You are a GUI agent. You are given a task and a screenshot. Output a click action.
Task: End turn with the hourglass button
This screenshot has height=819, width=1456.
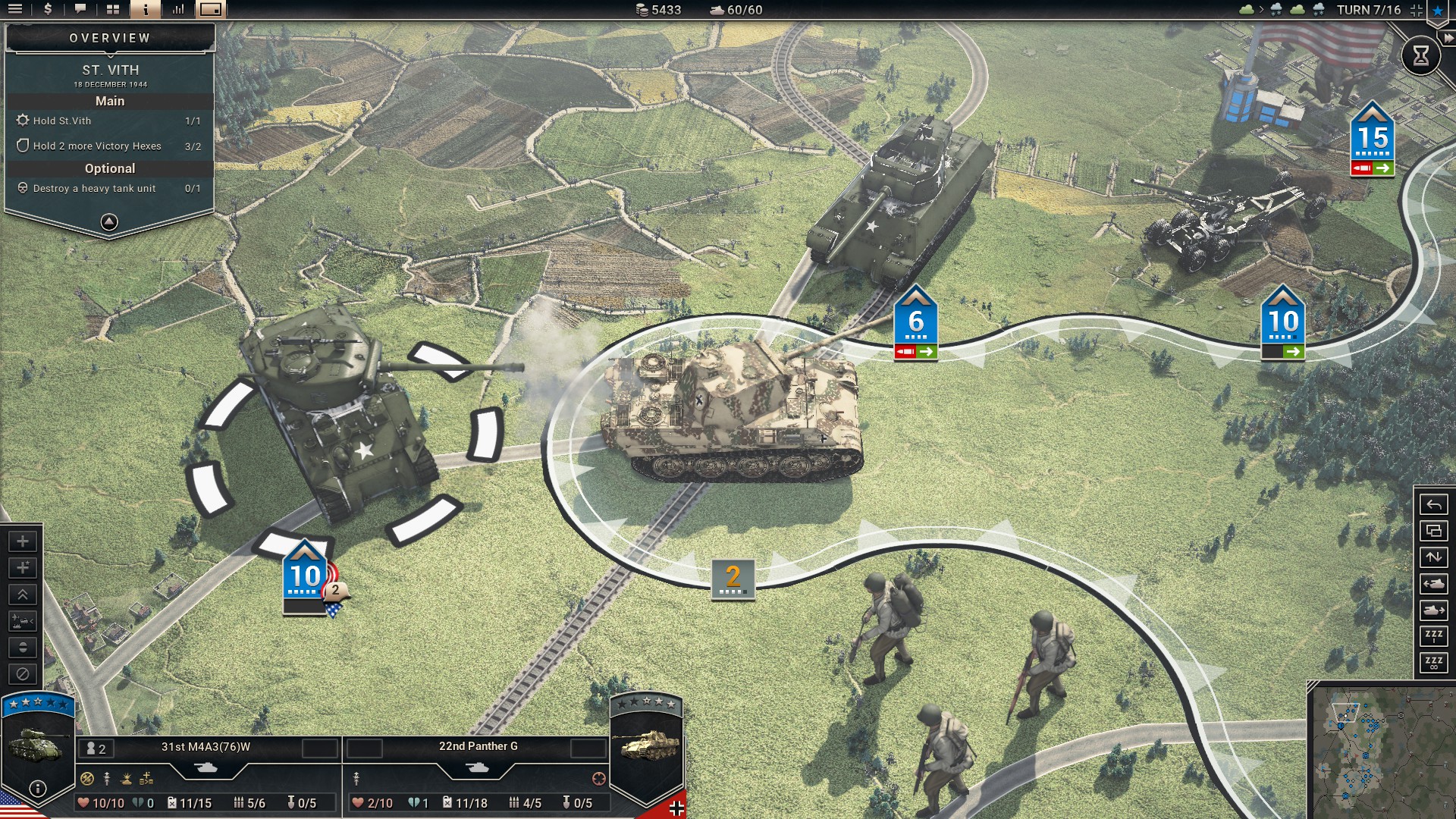coord(1420,55)
